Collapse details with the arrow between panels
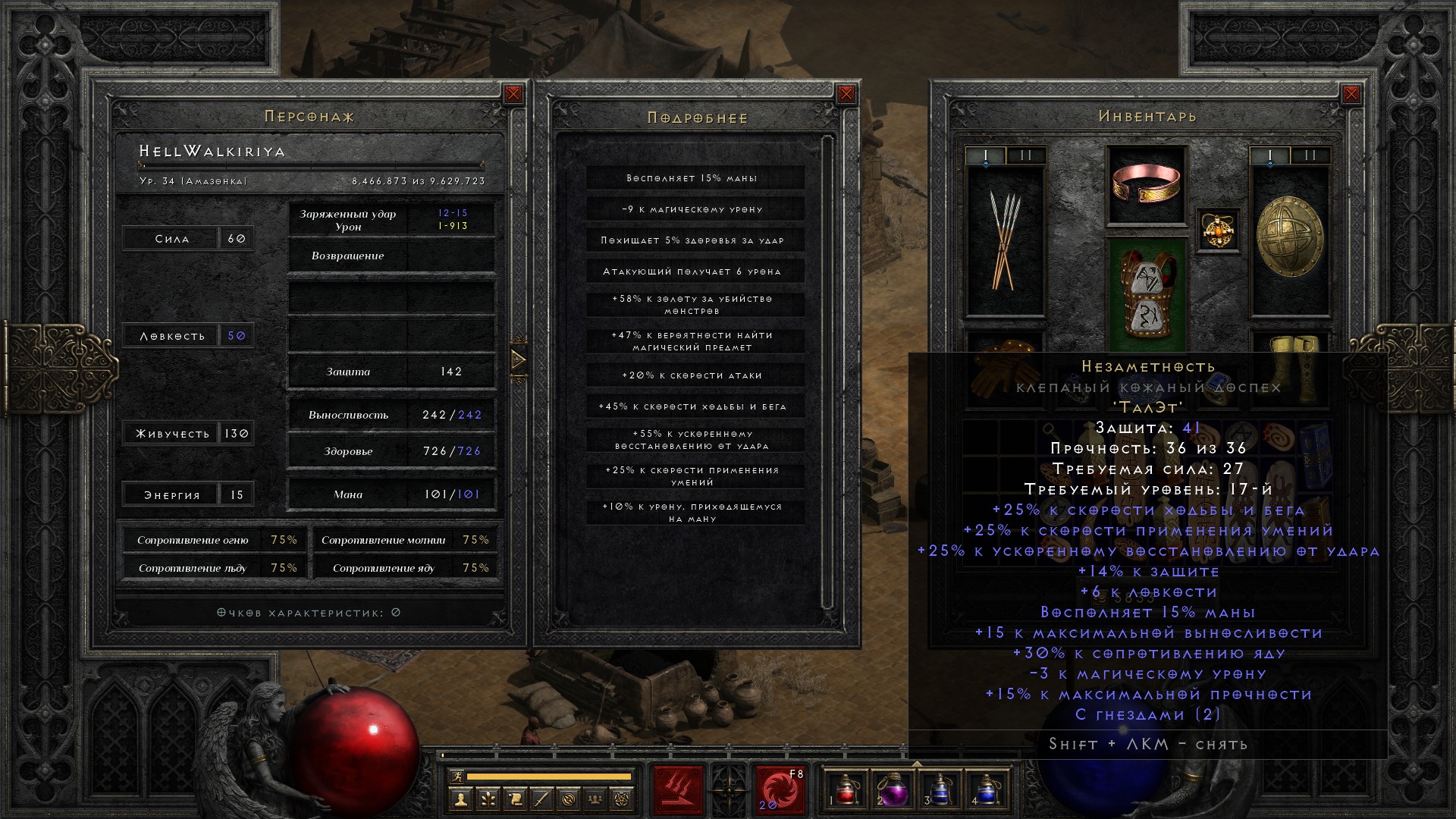The height and width of the screenshot is (819, 1456). point(519,359)
